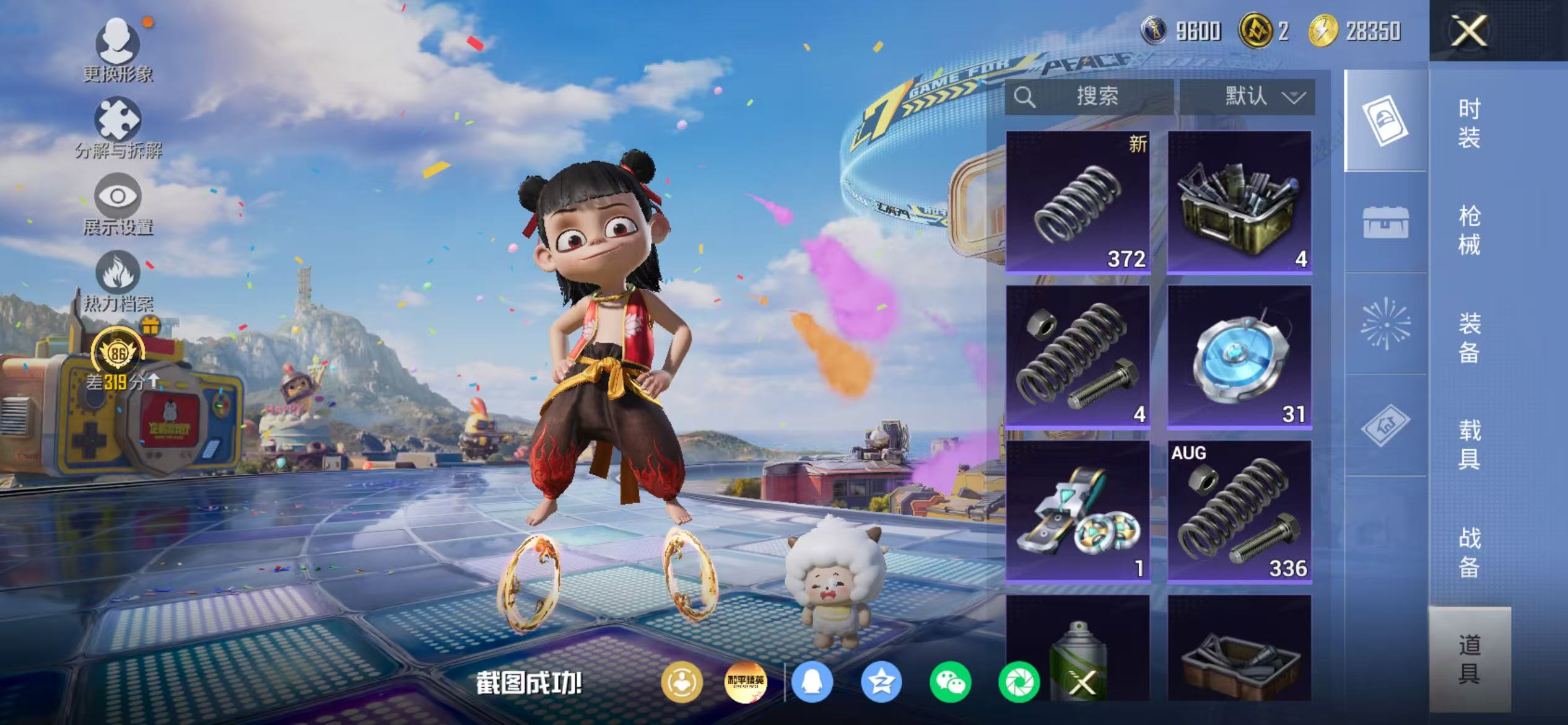Select the AUG spring and bolt item

point(1239,512)
